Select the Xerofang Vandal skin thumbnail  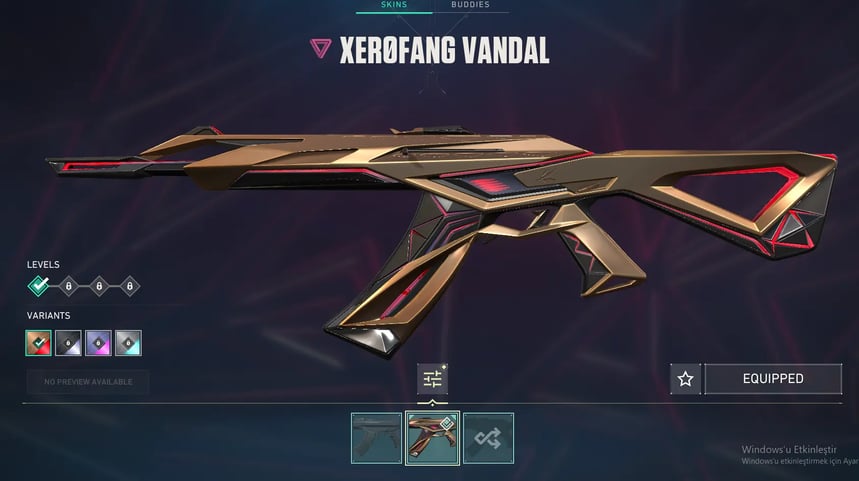tap(432, 438)
